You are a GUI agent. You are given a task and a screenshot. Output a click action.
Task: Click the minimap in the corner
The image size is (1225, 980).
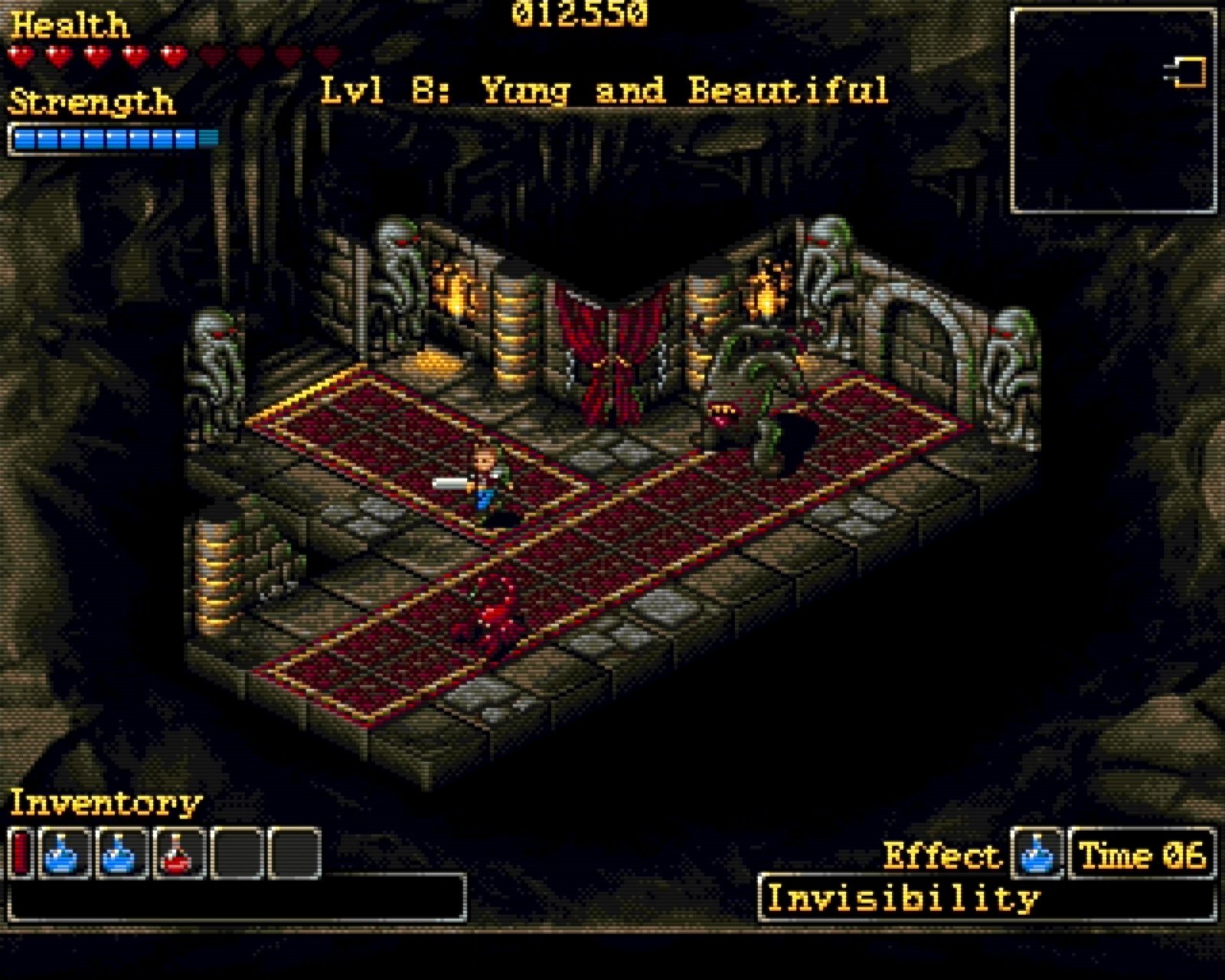pyautogui.click(x=1113, y=111)
